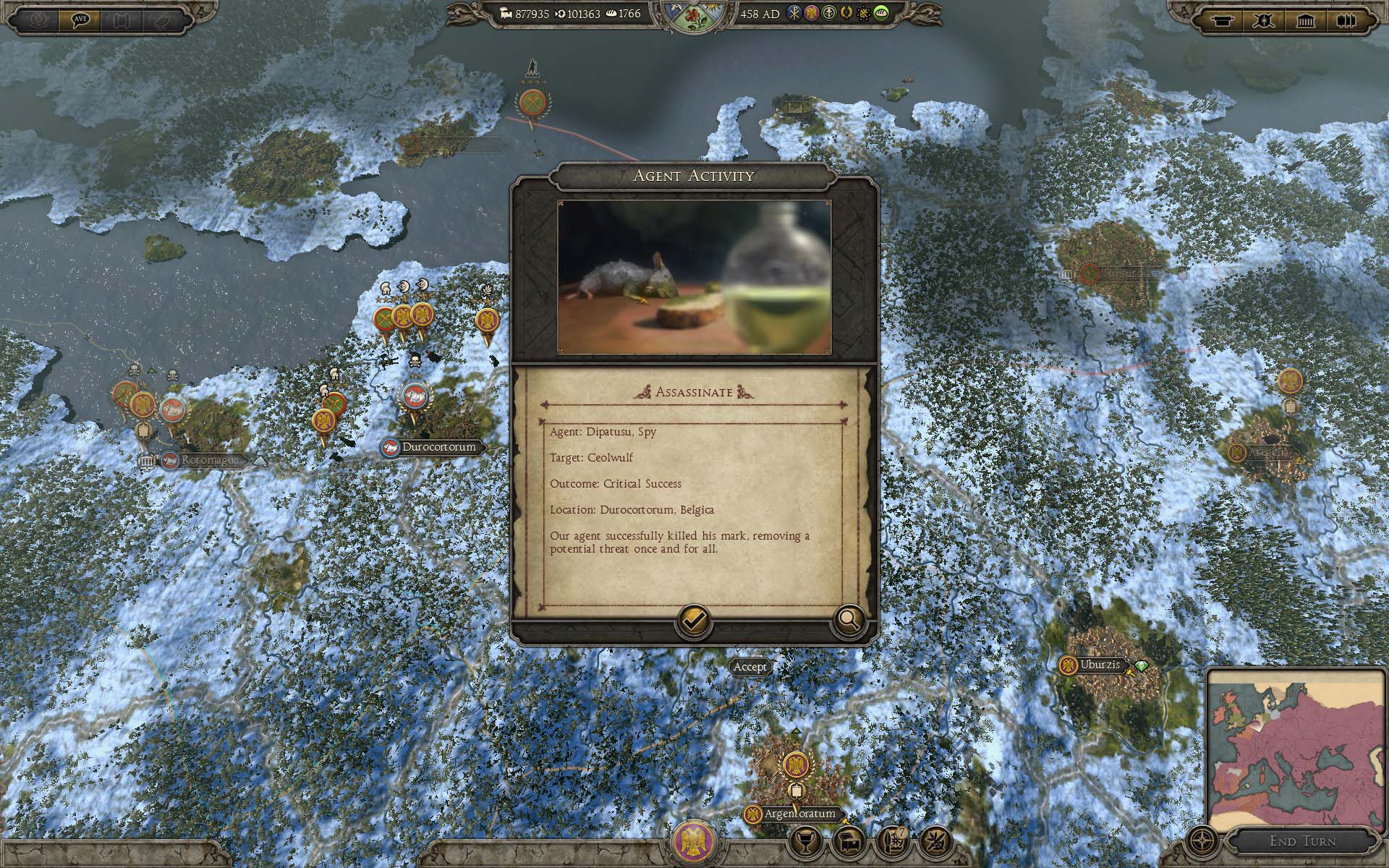The image size is (1389, 868).
Task: Select the Durocortorum settlement label
Action: coord(438,447)
